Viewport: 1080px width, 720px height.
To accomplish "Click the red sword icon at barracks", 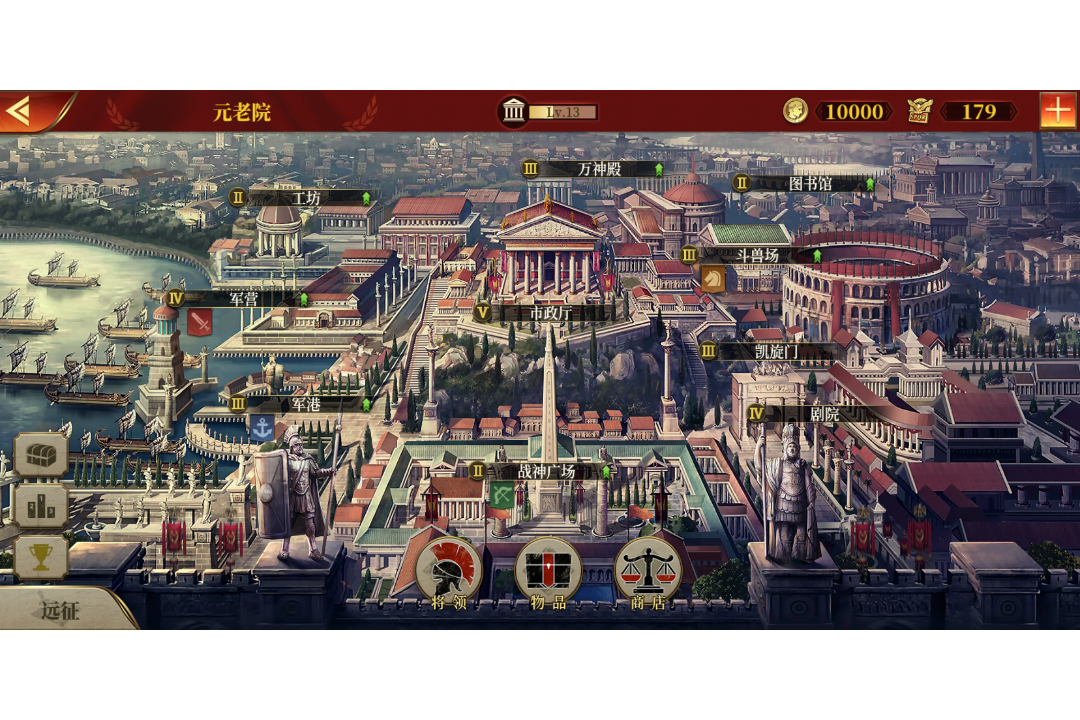I will click(200, 323).
